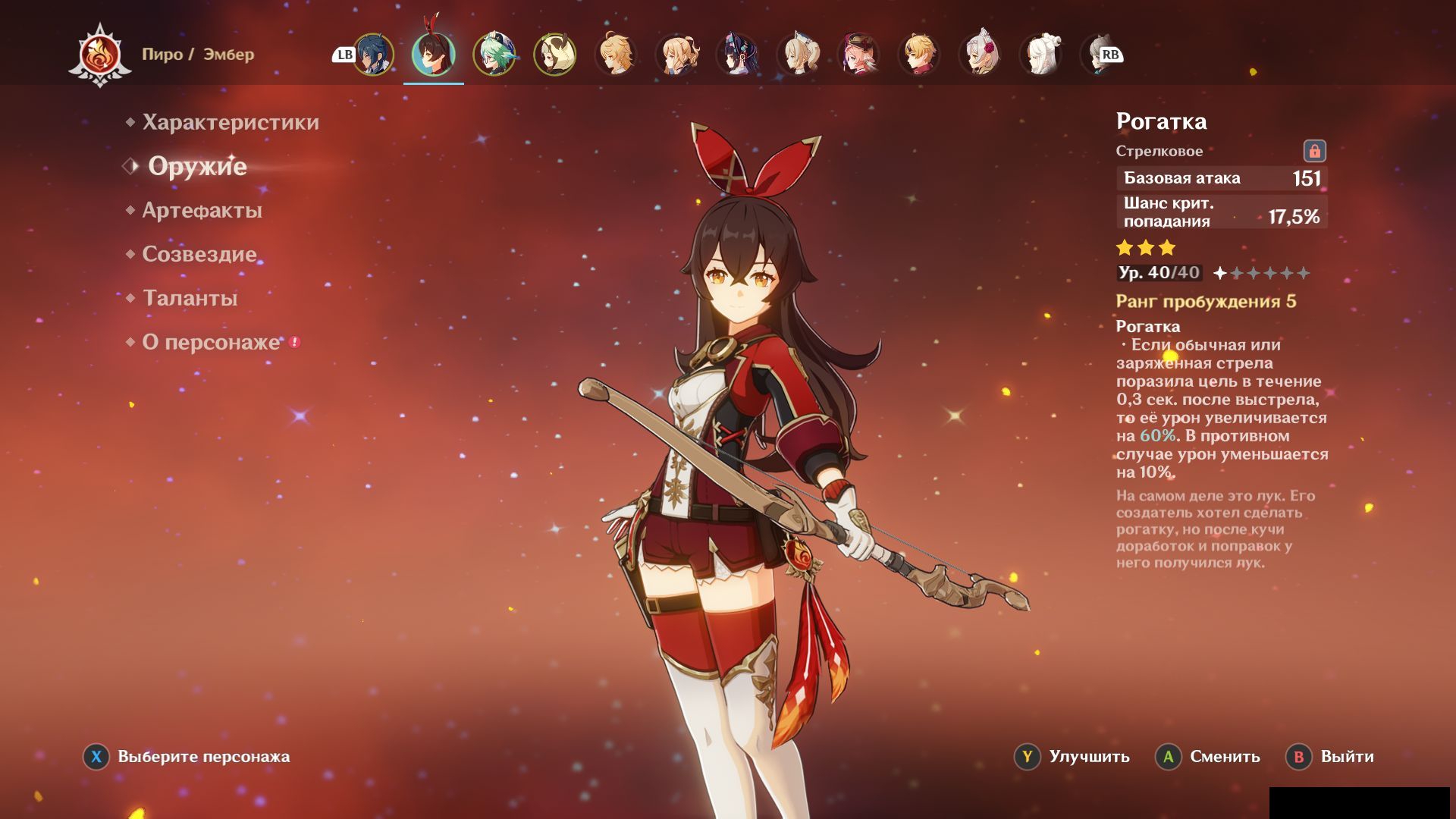Viewport: 1456px width, 819px height.
Task: Select Yun Jin's portrait
Action: point(737,55)
